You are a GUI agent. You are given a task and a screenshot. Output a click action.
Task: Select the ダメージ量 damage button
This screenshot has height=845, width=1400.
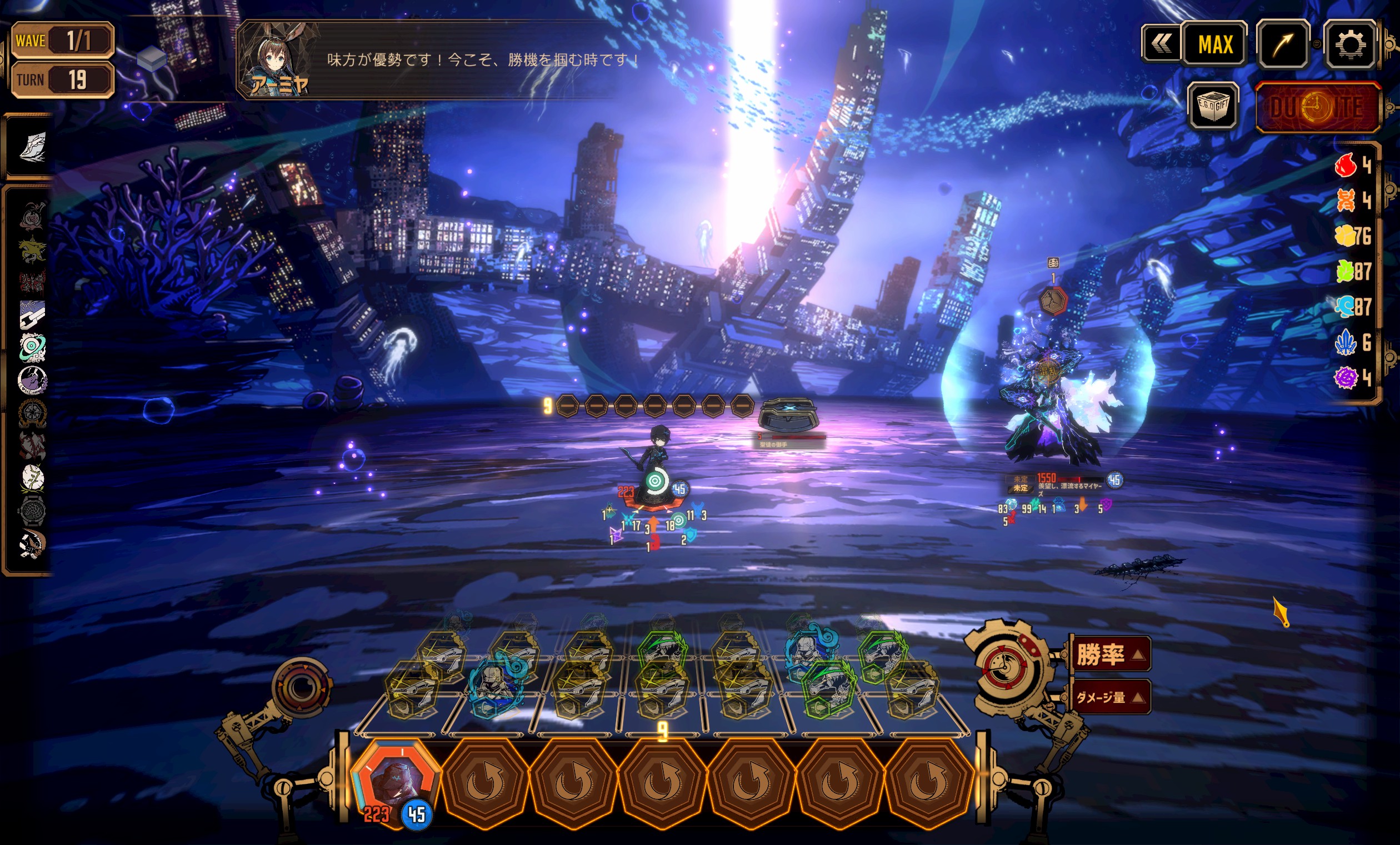(x=1109, y=697)
